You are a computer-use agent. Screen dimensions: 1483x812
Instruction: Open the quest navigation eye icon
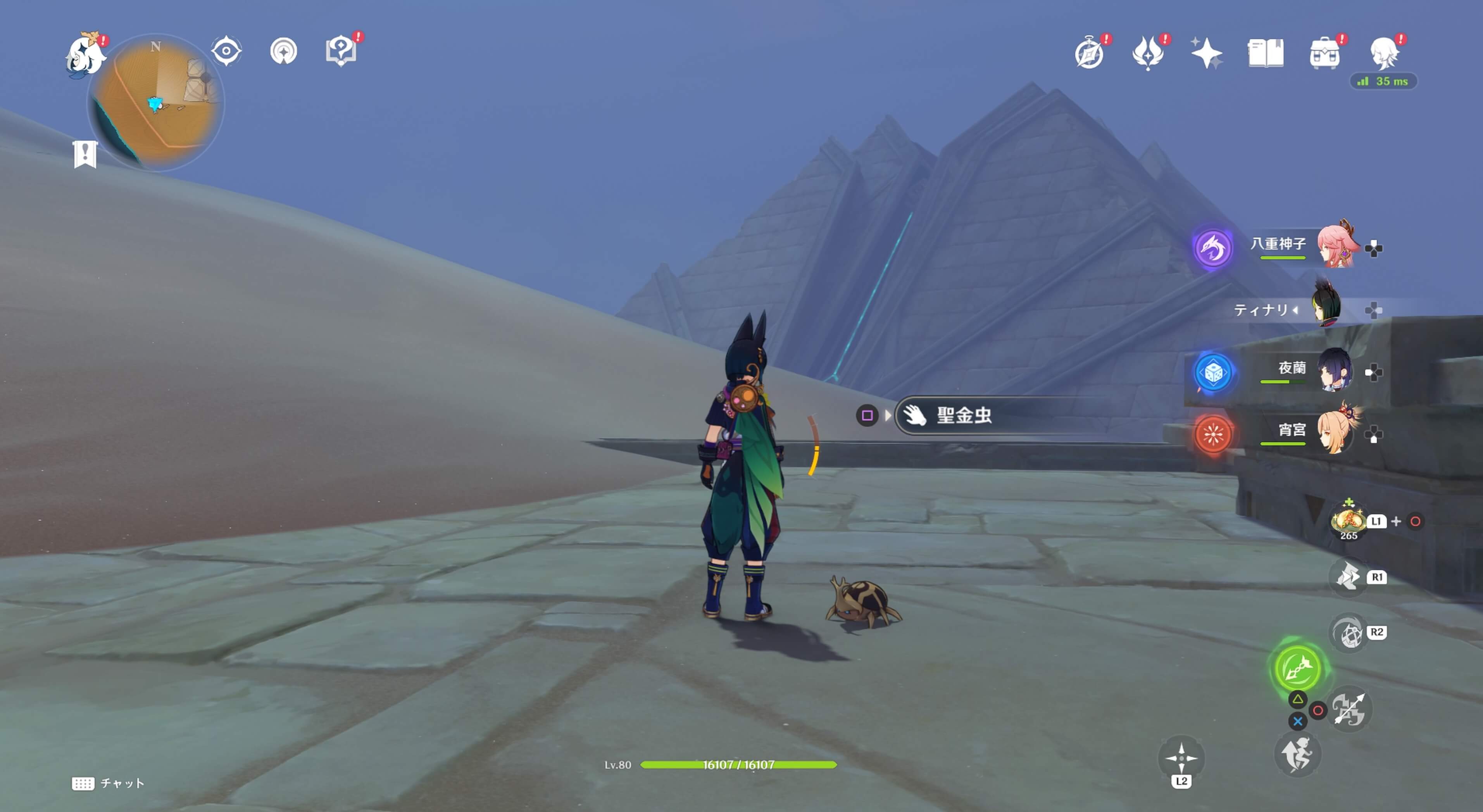[x=226, y=51]
